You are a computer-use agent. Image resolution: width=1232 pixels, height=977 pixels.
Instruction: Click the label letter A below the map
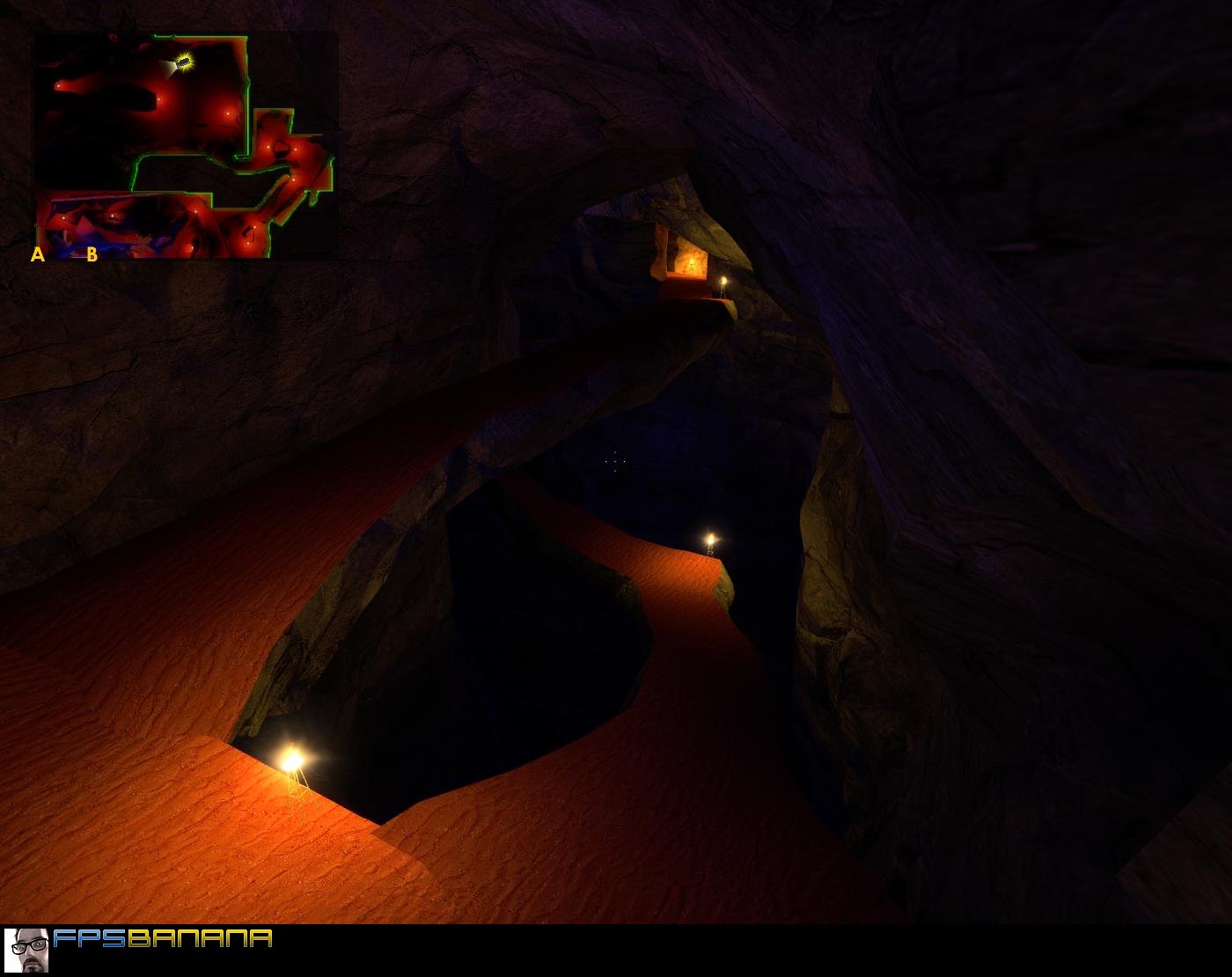[38, 255]
